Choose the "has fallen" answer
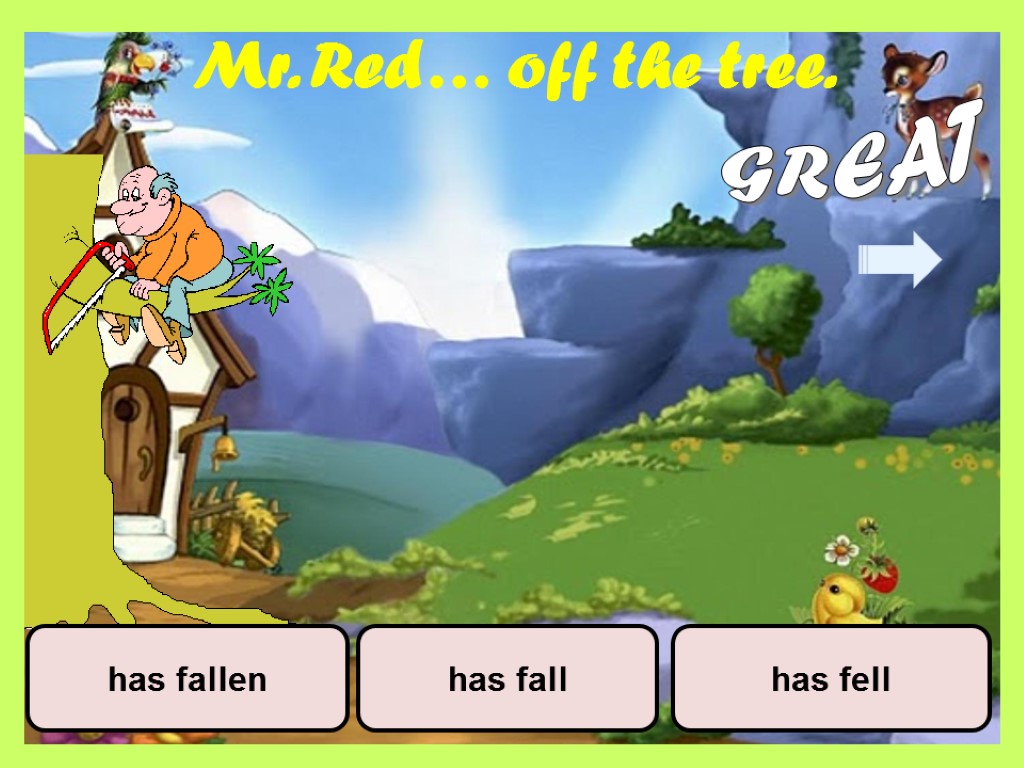Image resolution: width=1024 pixels, height=768 pixels. 187,679
